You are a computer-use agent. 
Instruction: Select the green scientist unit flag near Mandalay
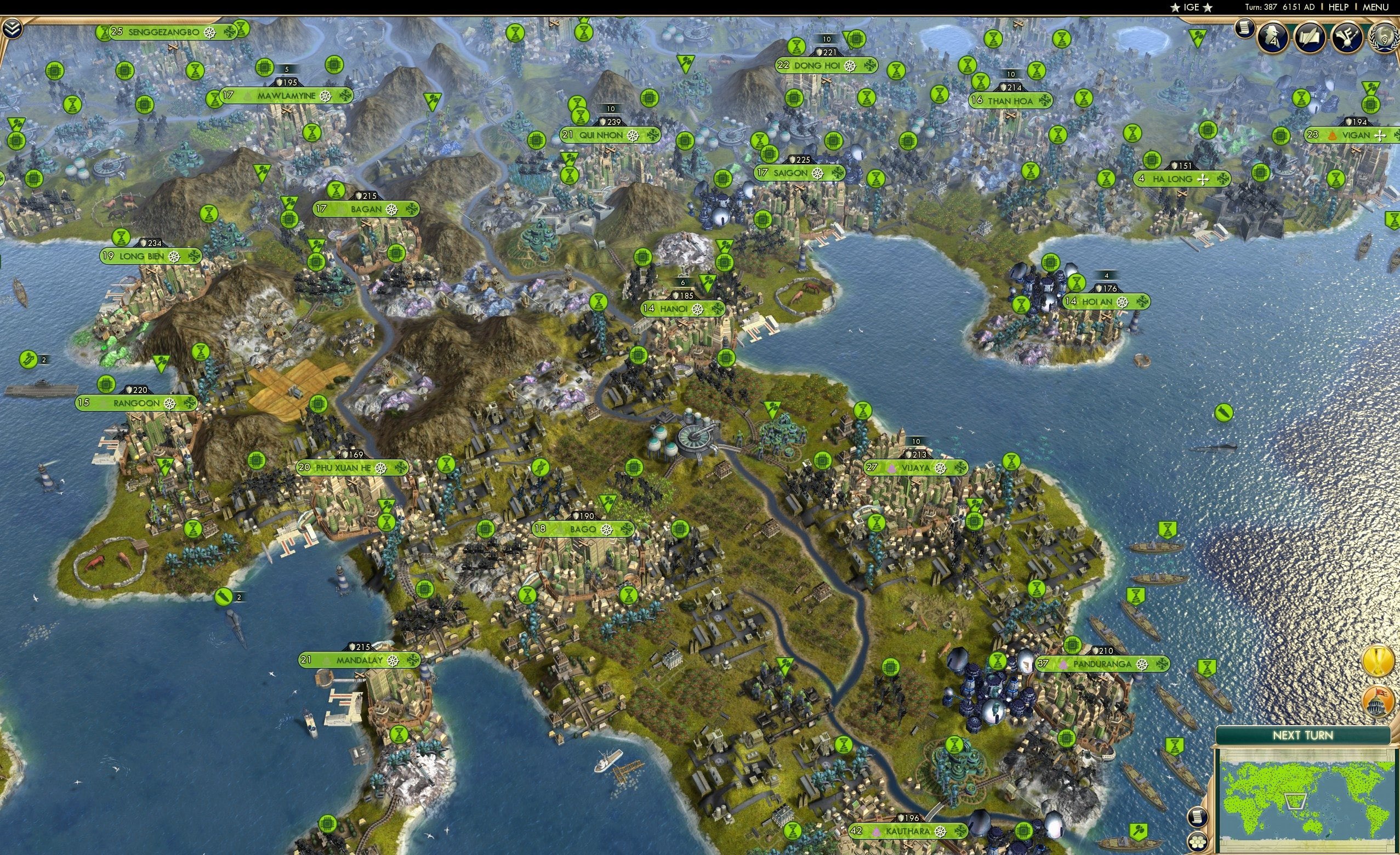tap(400, 734)
